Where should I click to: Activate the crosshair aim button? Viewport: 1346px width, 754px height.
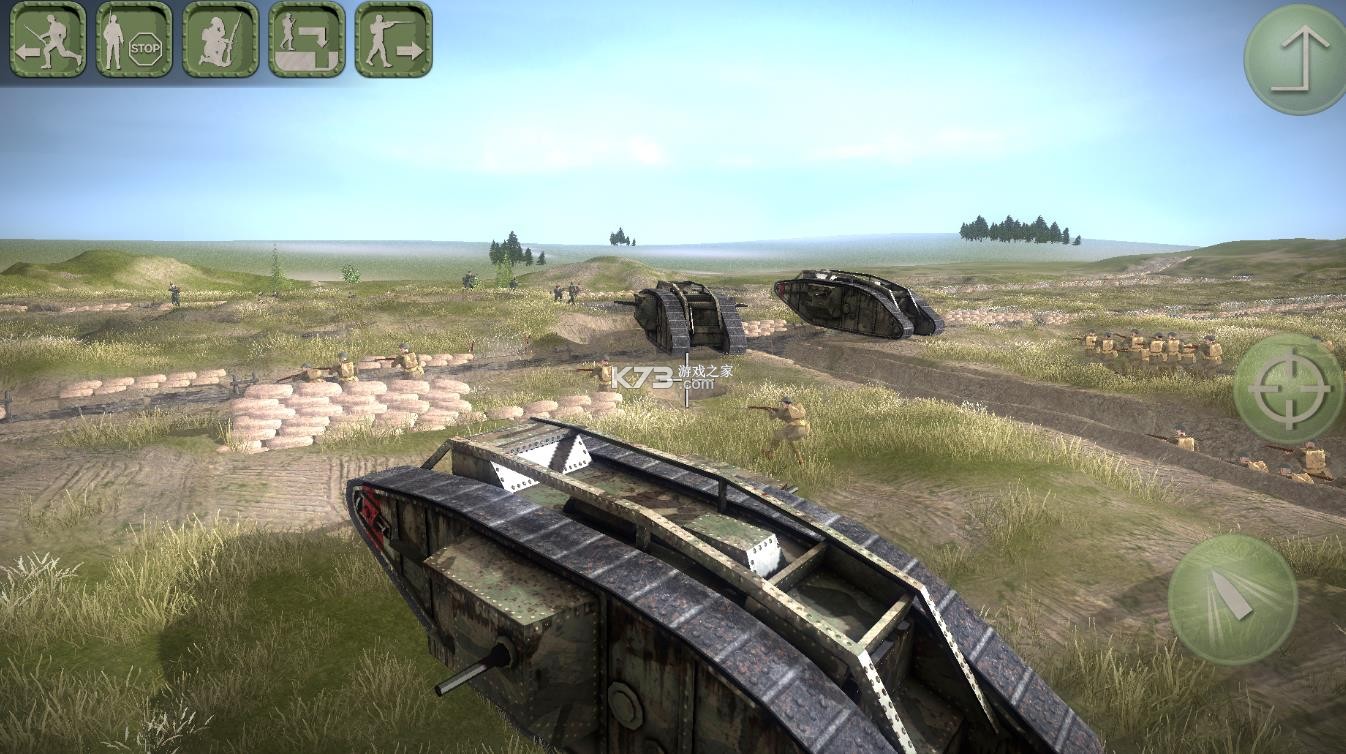click(1288, 389)
